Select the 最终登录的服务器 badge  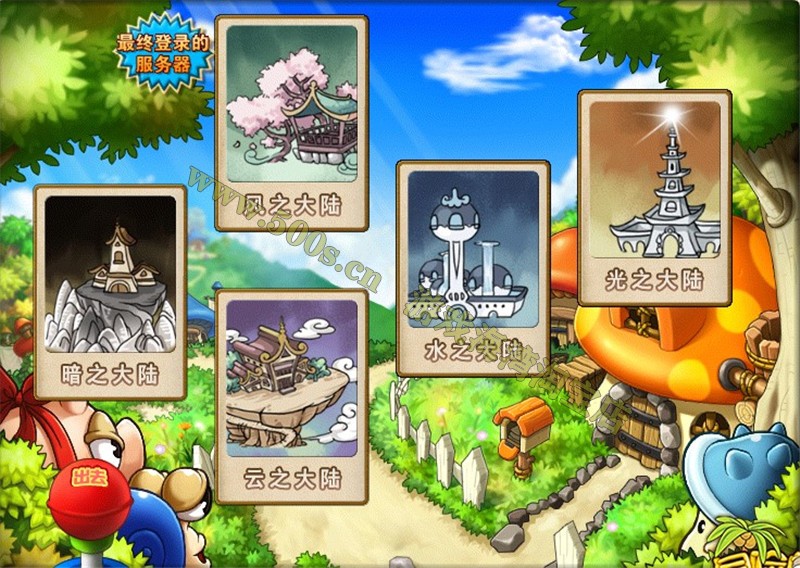tap(165, 56)
